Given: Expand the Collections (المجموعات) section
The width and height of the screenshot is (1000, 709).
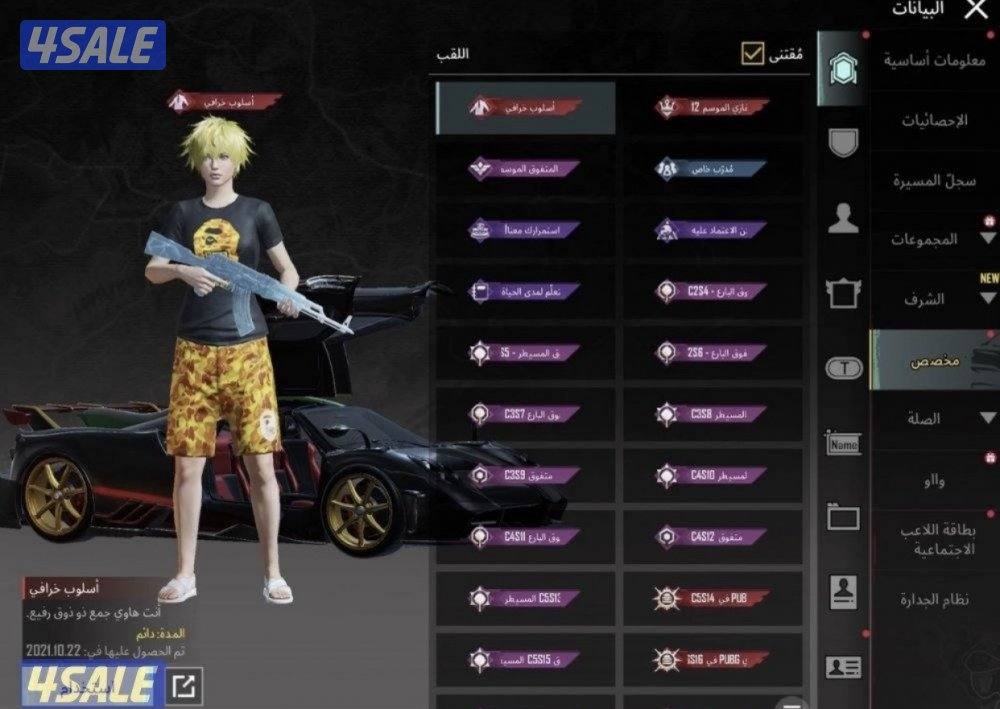Looking at the screenshot, I should [934, 240].
